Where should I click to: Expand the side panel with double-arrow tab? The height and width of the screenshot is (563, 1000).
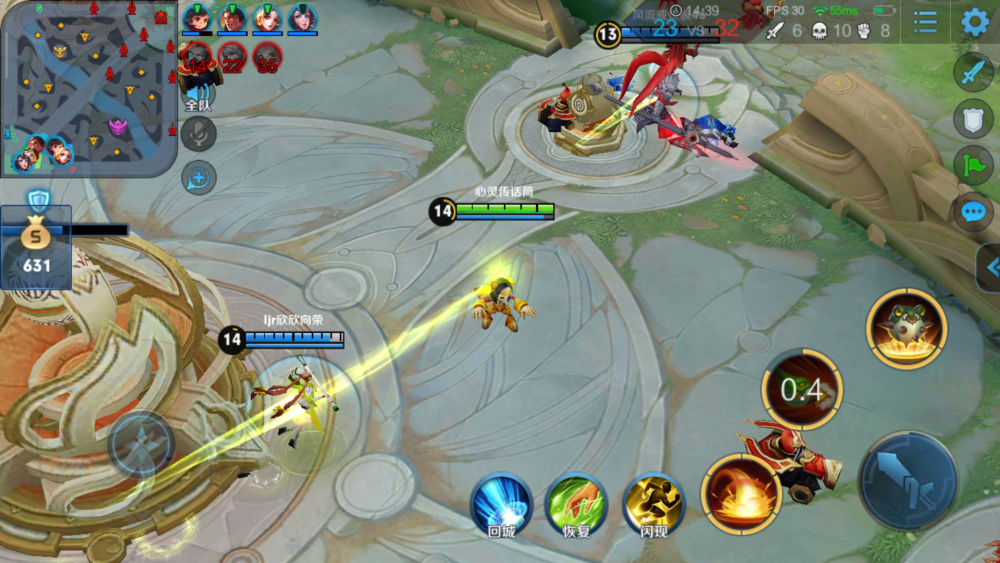(990, 267)
